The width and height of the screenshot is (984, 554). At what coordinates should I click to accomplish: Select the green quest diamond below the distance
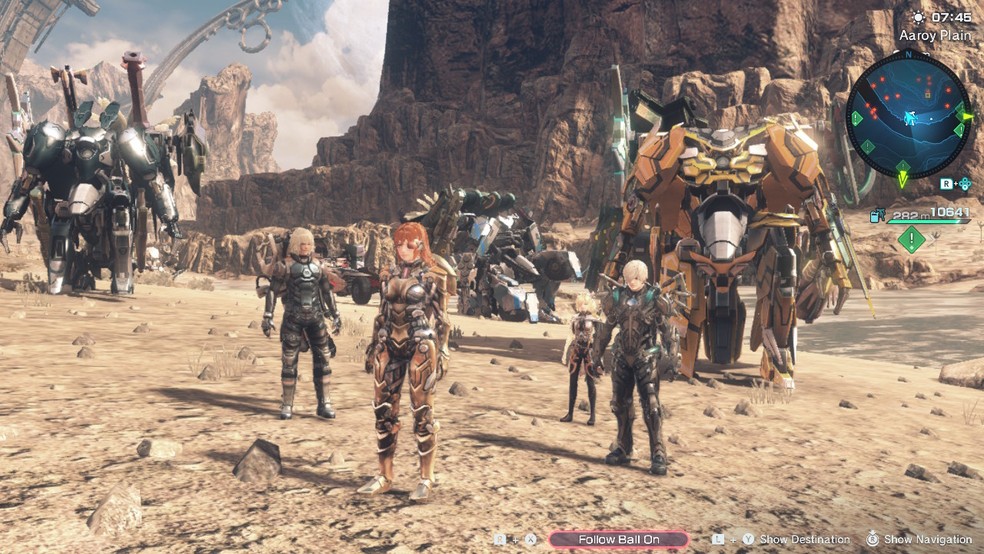(911, 239)
